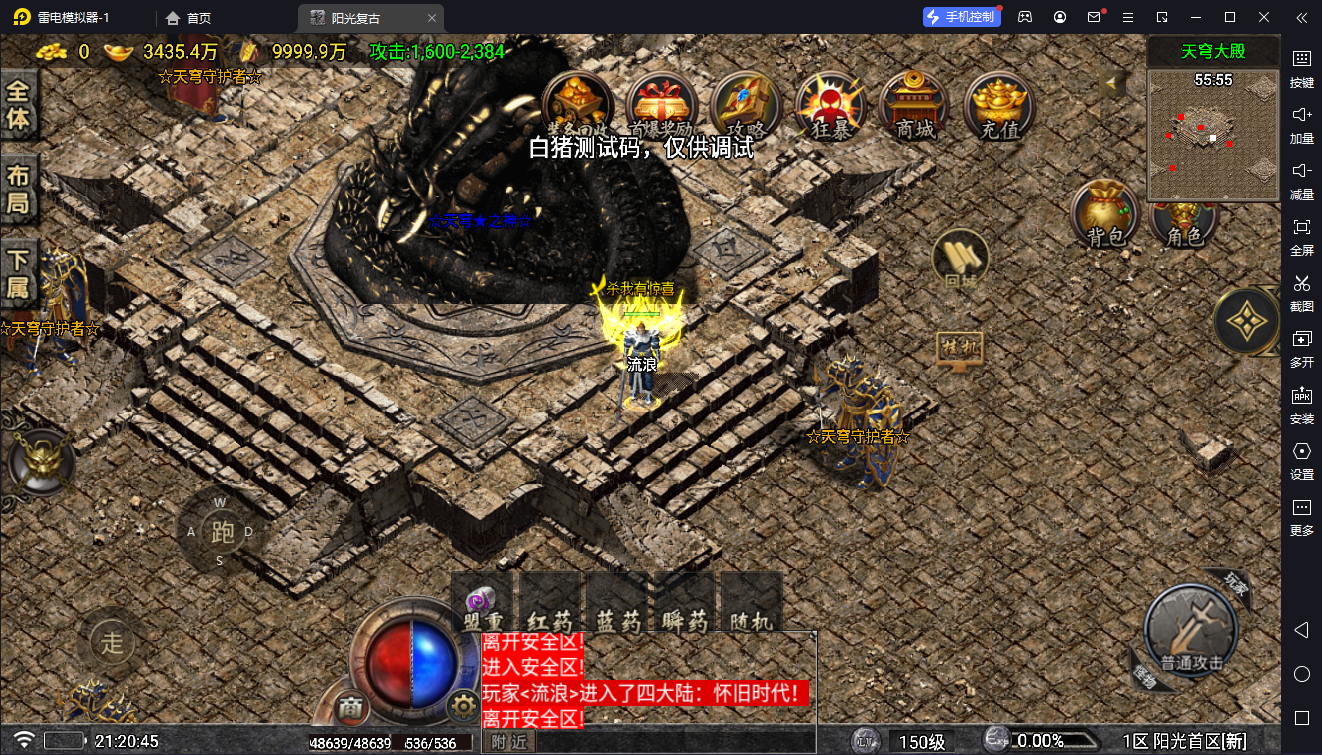Open the gold cart recycle icon
1322x755 pixels.
577,105
